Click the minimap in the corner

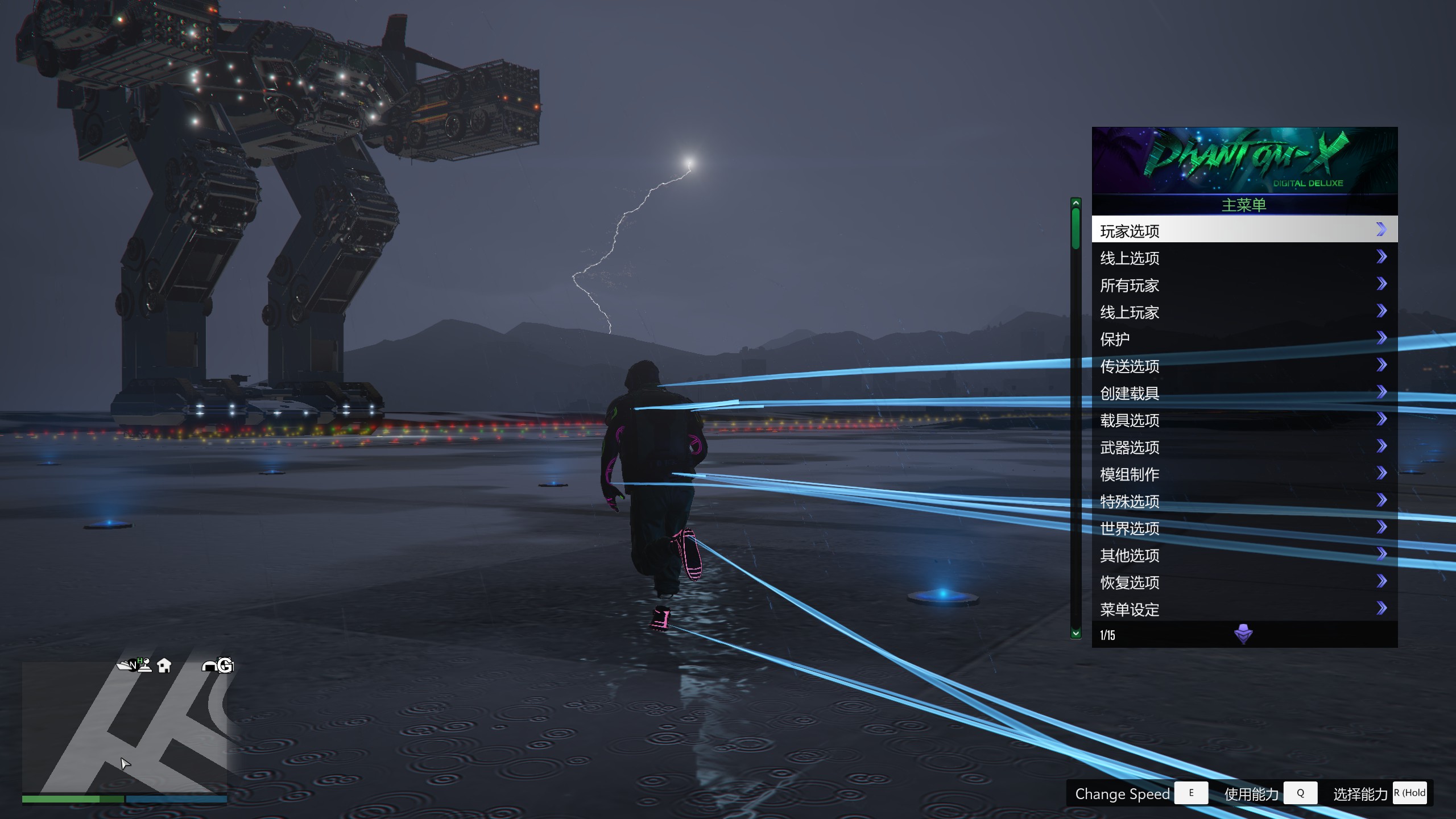[125, 727]
